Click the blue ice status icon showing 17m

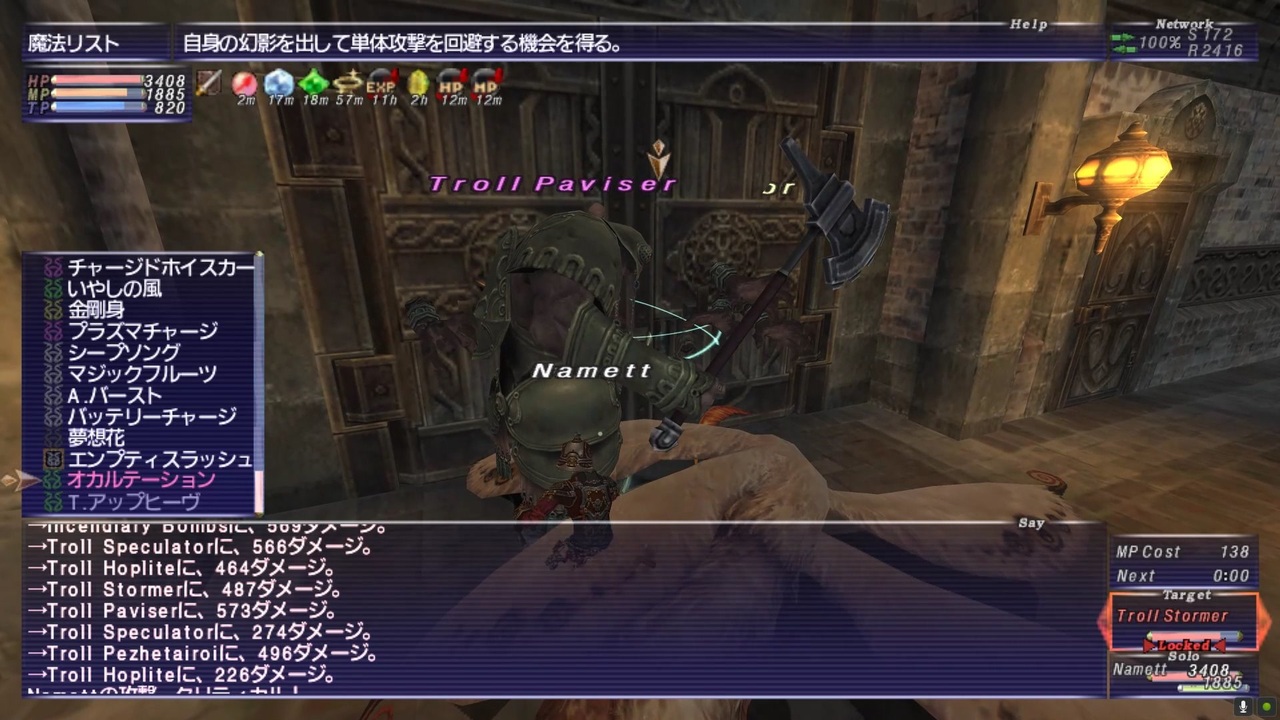(x=277, y=84)
